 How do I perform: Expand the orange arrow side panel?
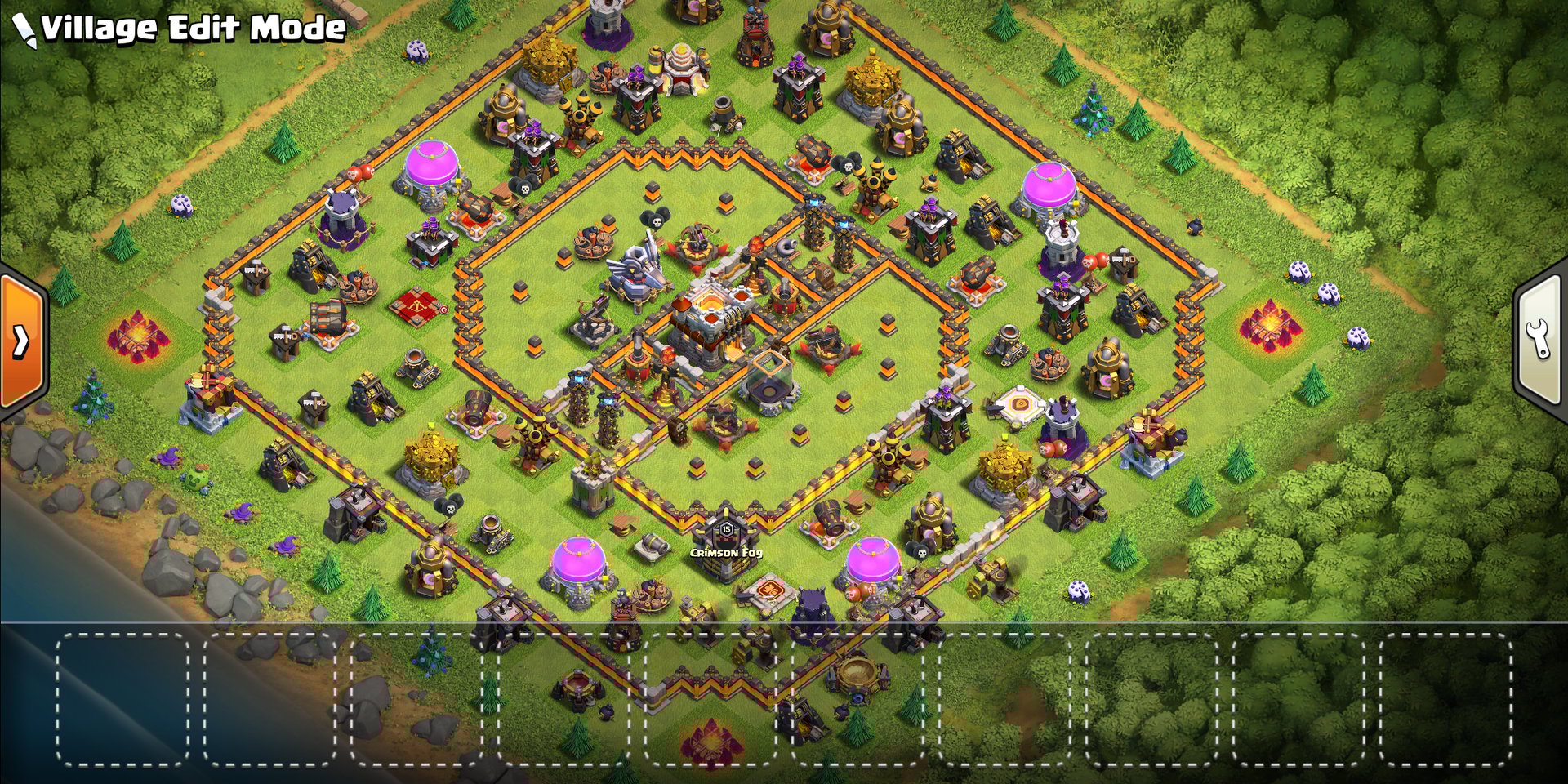pyautogui.click(x=22, y=341)
